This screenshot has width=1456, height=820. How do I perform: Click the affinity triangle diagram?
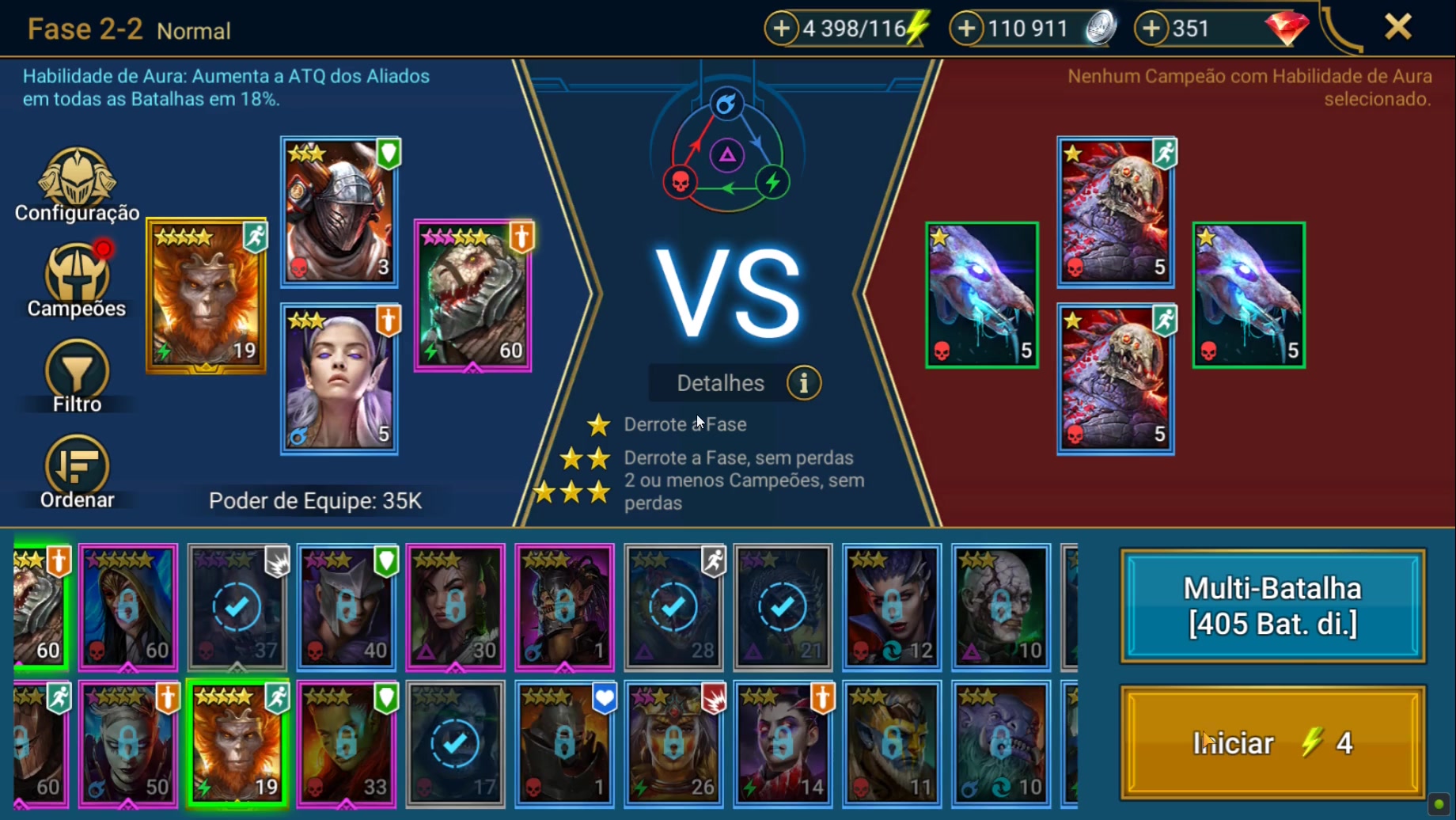(x=726, y=155)
